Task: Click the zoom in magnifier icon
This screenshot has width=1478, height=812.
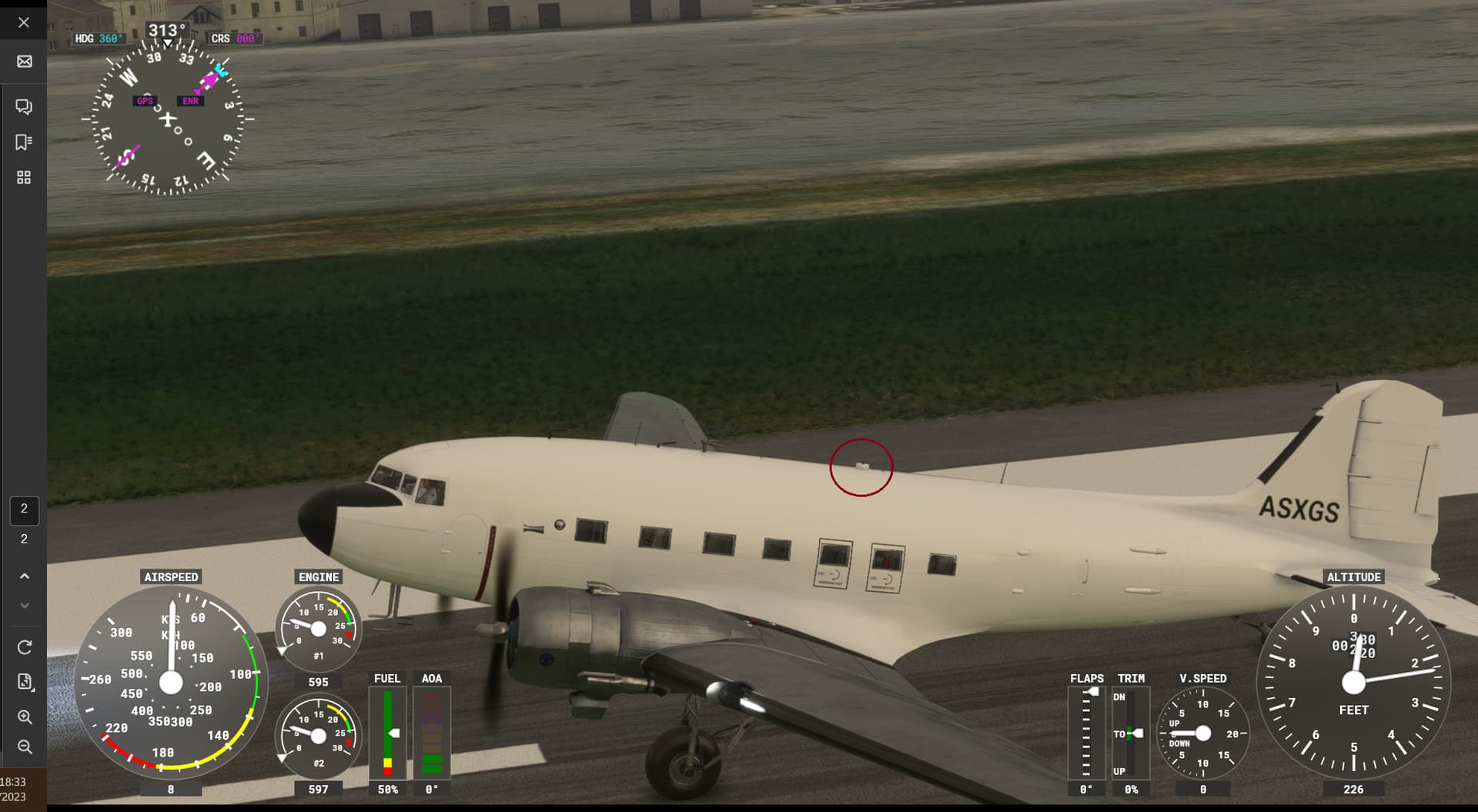Action: point(24,717)
